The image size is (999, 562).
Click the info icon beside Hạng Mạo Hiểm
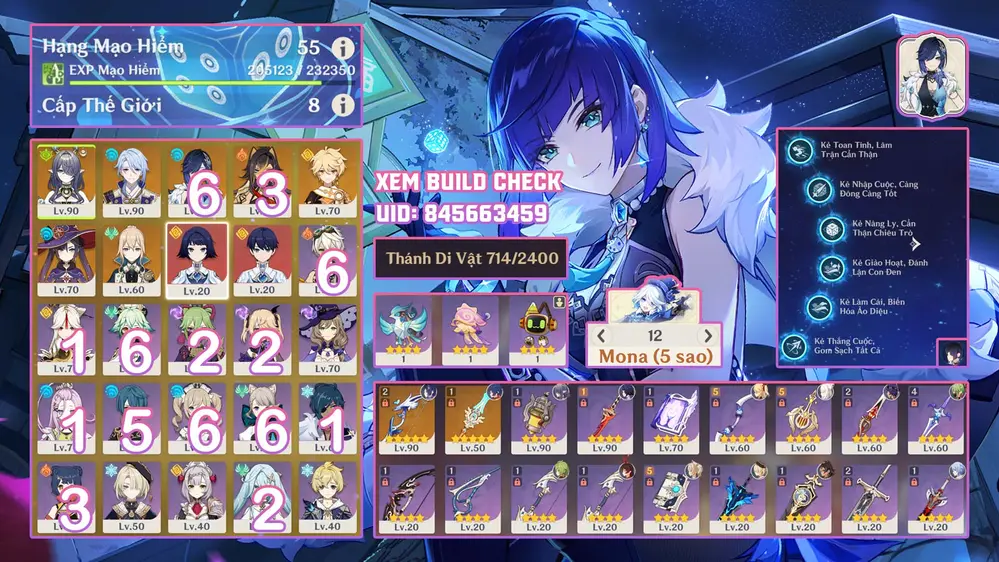[342, 47]
